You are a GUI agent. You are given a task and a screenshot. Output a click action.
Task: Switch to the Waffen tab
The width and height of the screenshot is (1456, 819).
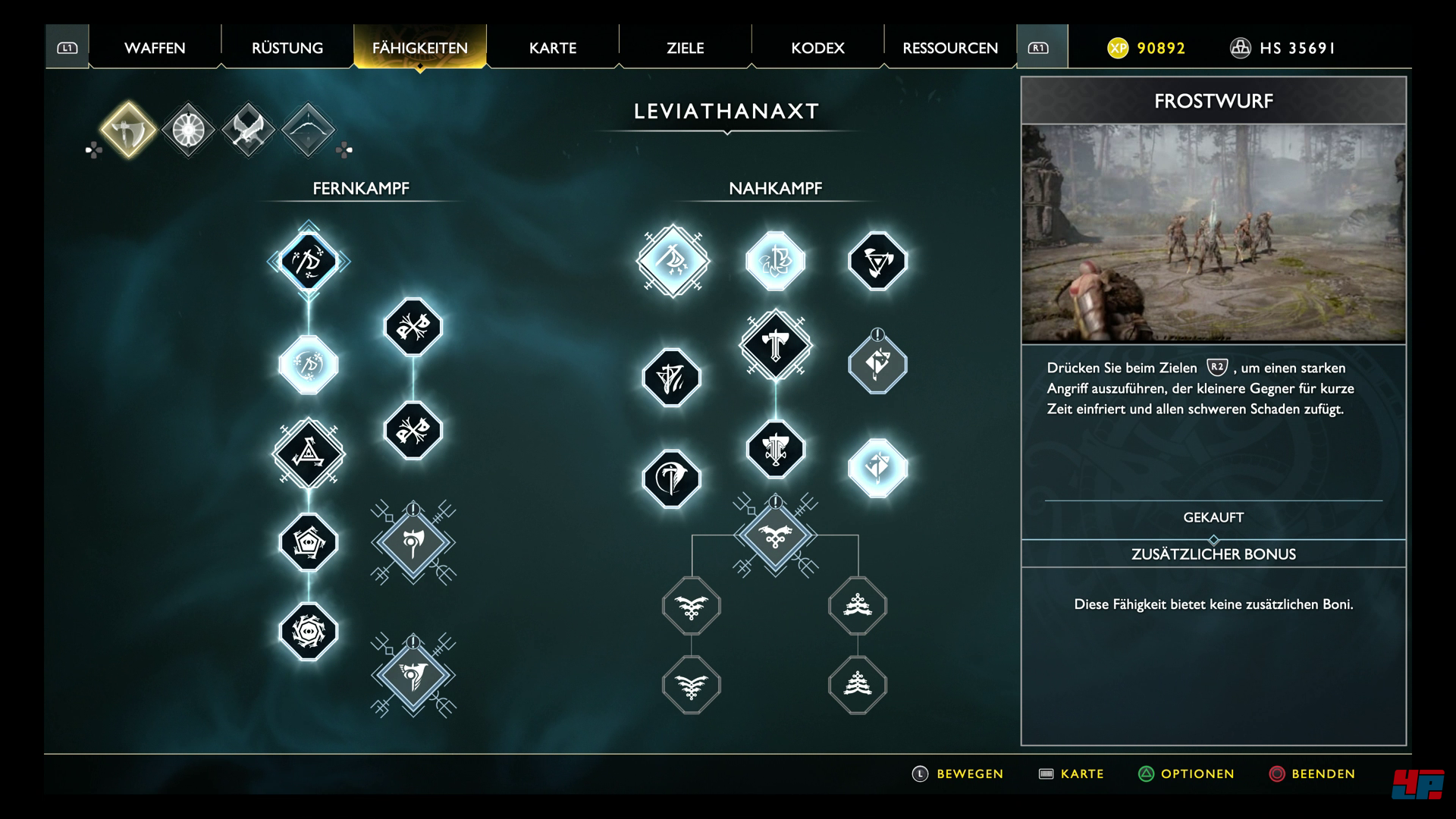point(155,48)
